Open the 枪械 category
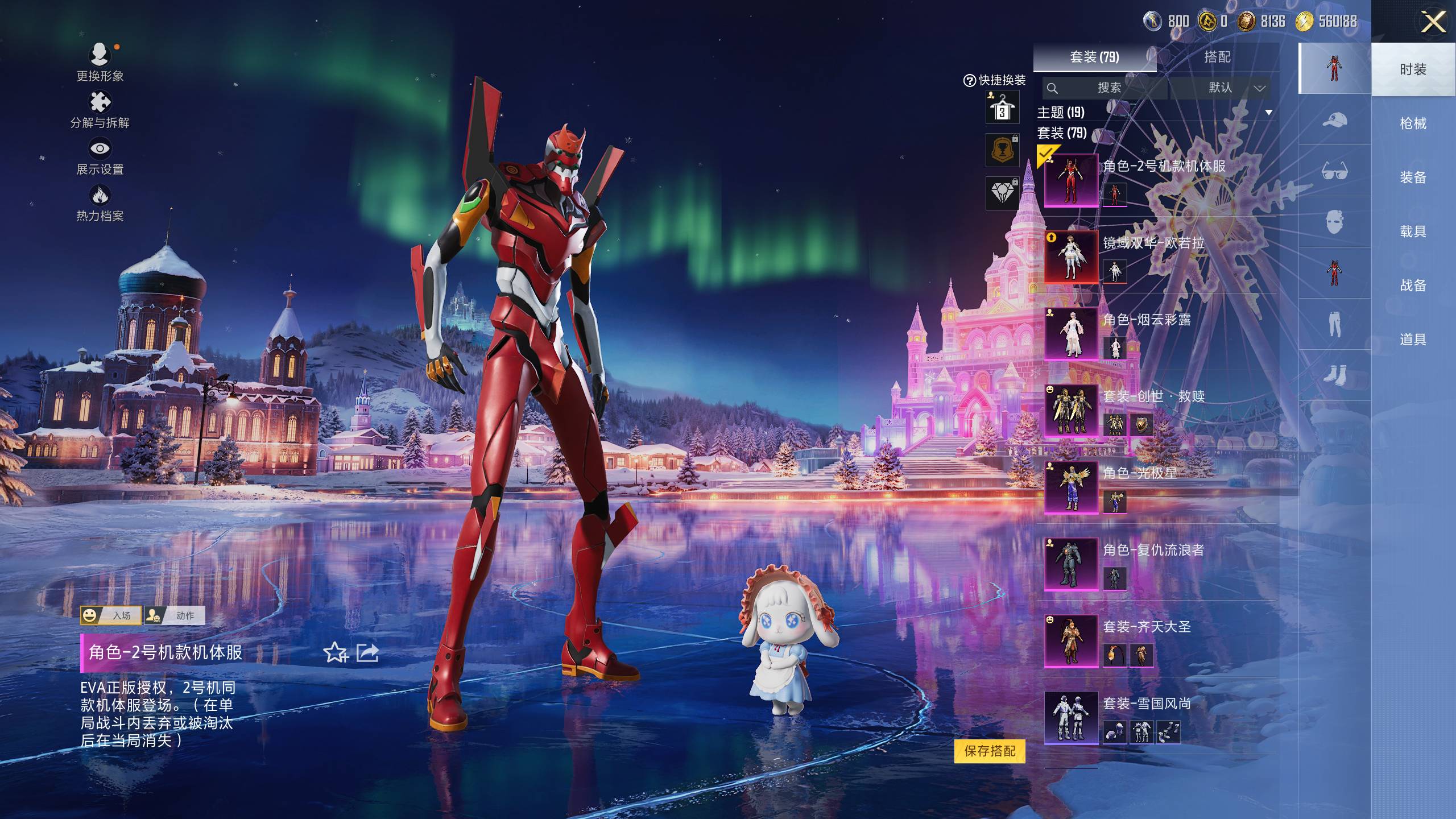 tap(1413, 123)
